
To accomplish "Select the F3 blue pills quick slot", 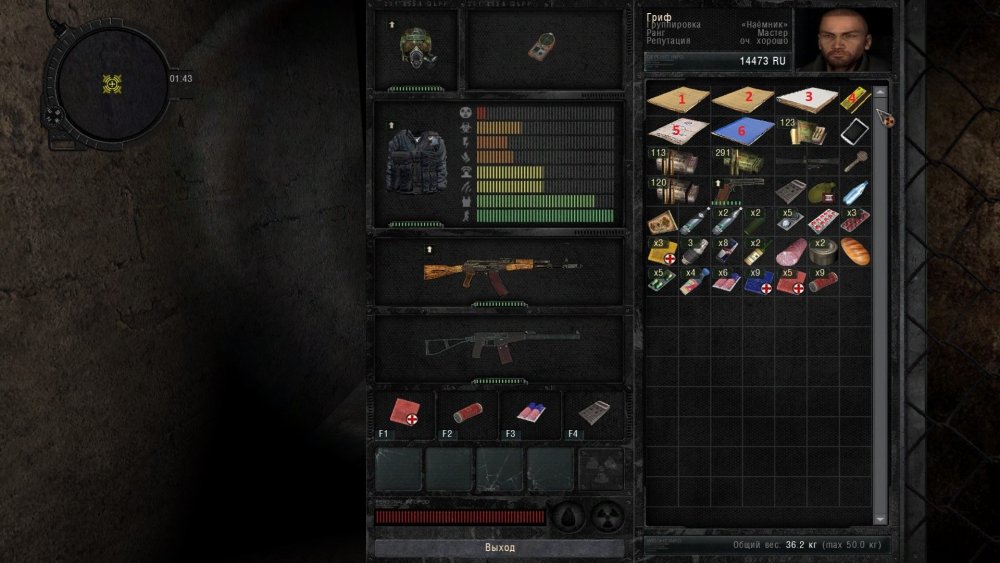I will point(531,413).
